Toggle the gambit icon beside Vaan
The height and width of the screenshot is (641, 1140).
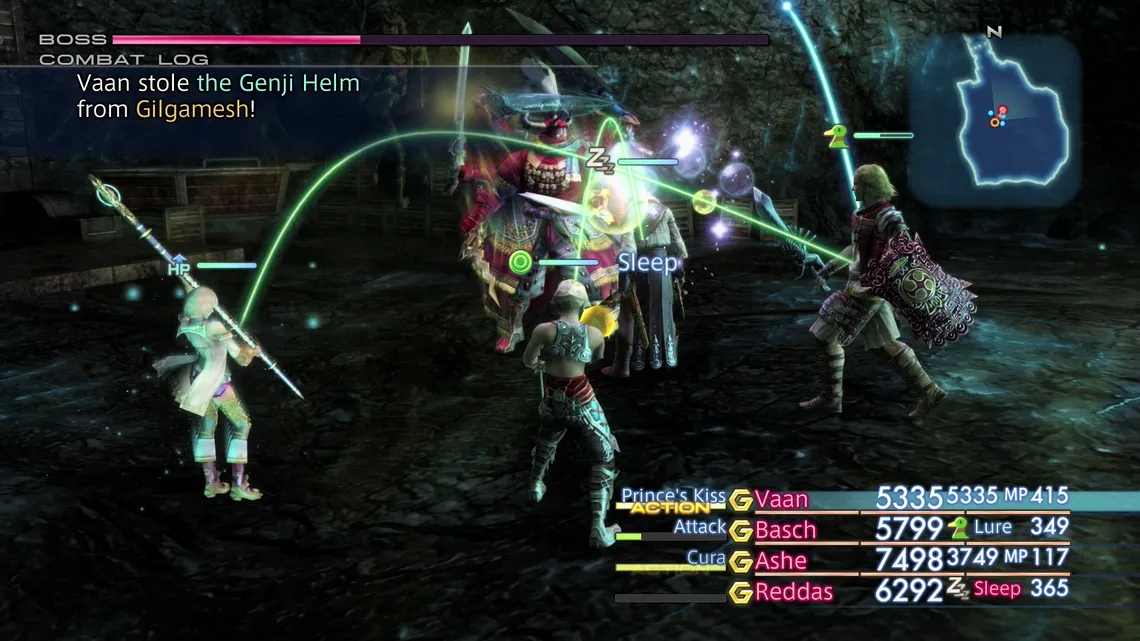740,500
